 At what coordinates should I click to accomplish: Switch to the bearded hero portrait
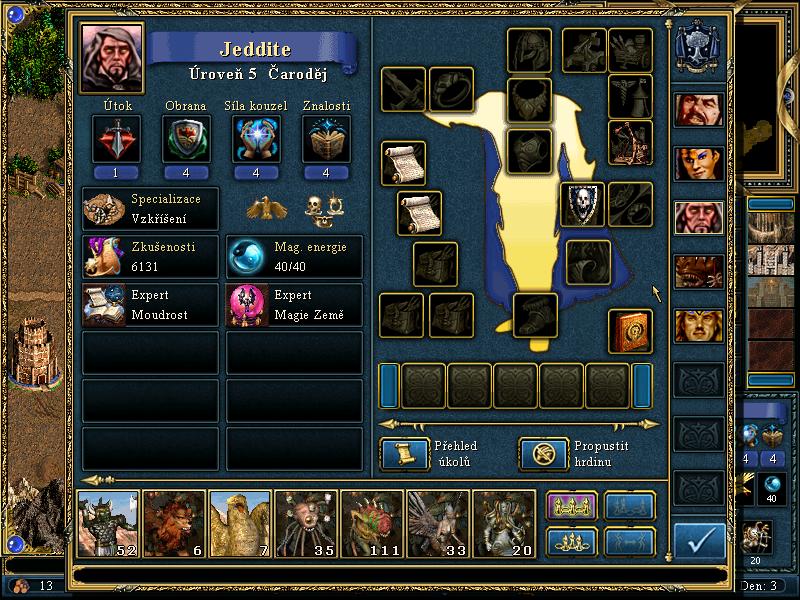pos(699,109)
